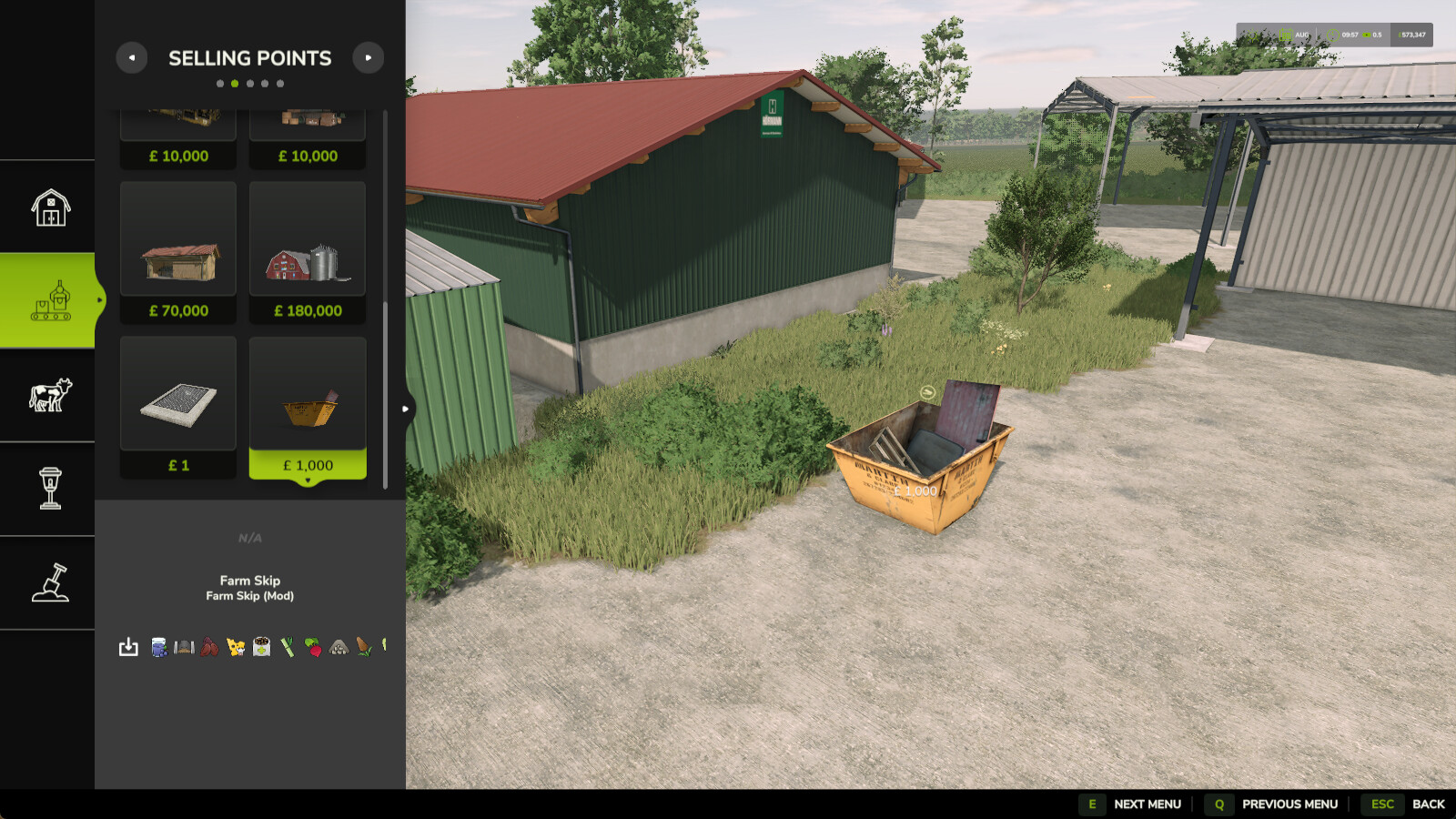Click the right arrow beside Selling Points
The width and height of the screenshot is (1456, 819).
coord(368,57)
